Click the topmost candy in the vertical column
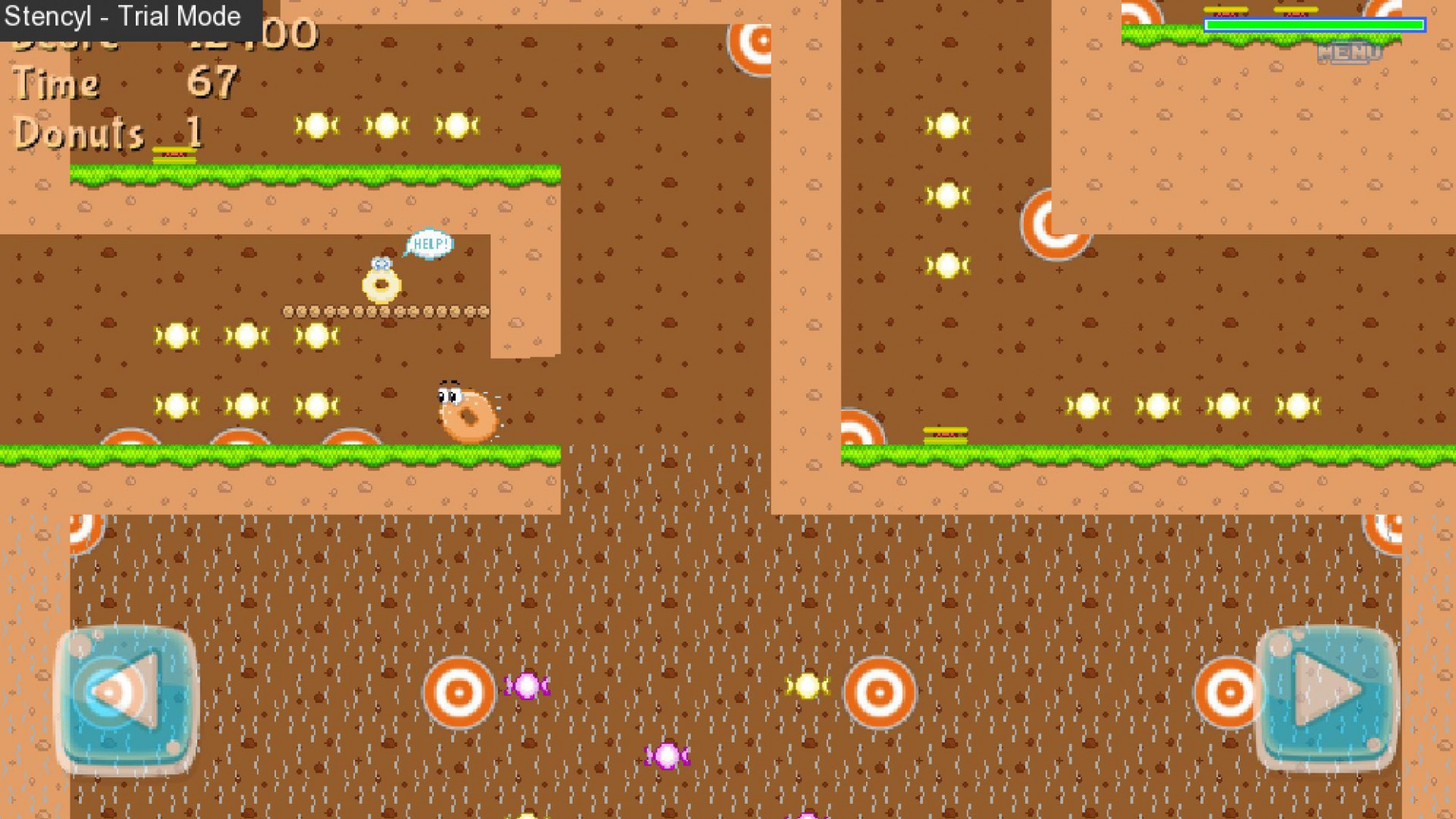 tap(946, 126)
